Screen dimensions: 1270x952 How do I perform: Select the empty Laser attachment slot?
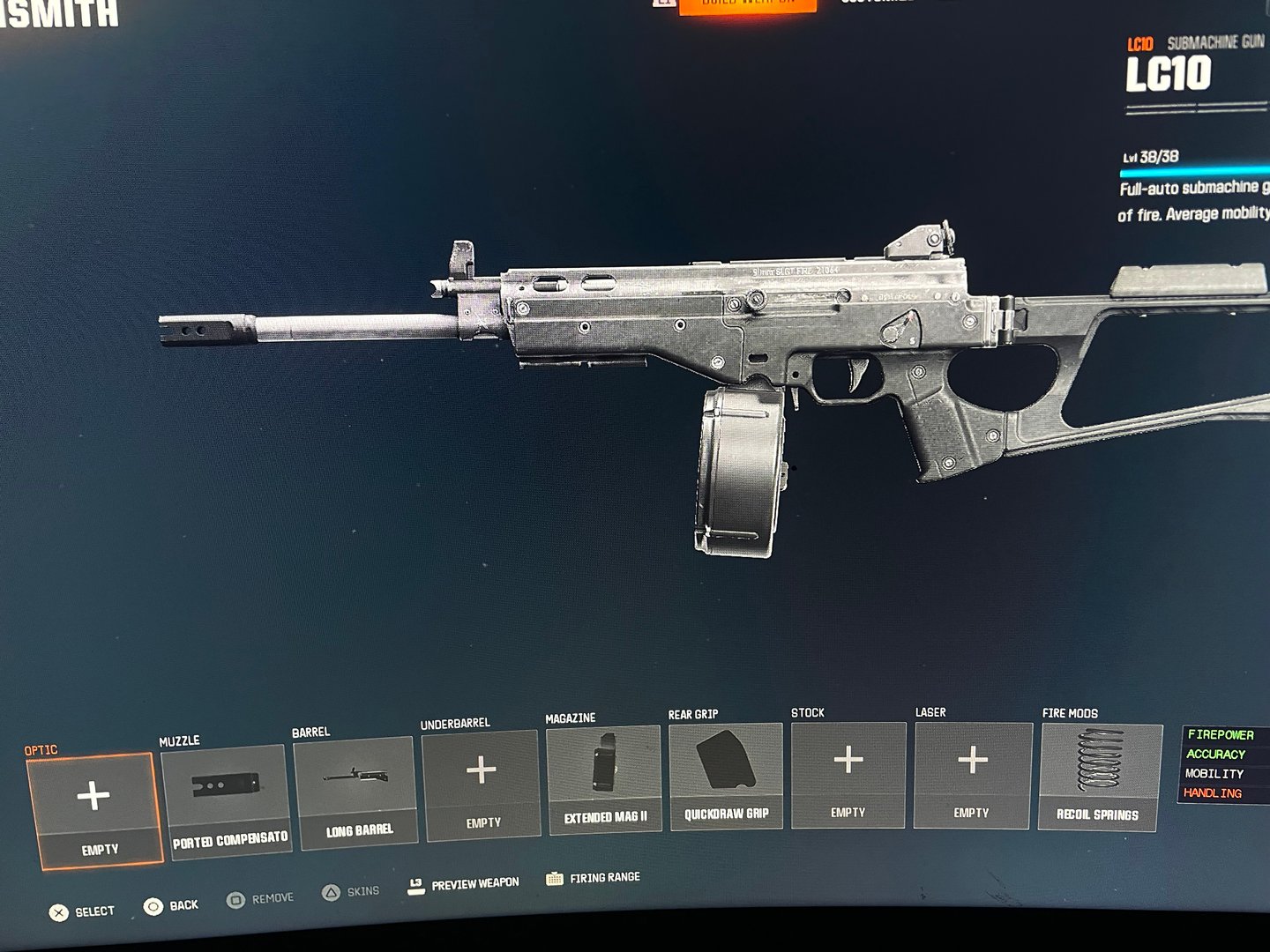[x=972, y=775]
